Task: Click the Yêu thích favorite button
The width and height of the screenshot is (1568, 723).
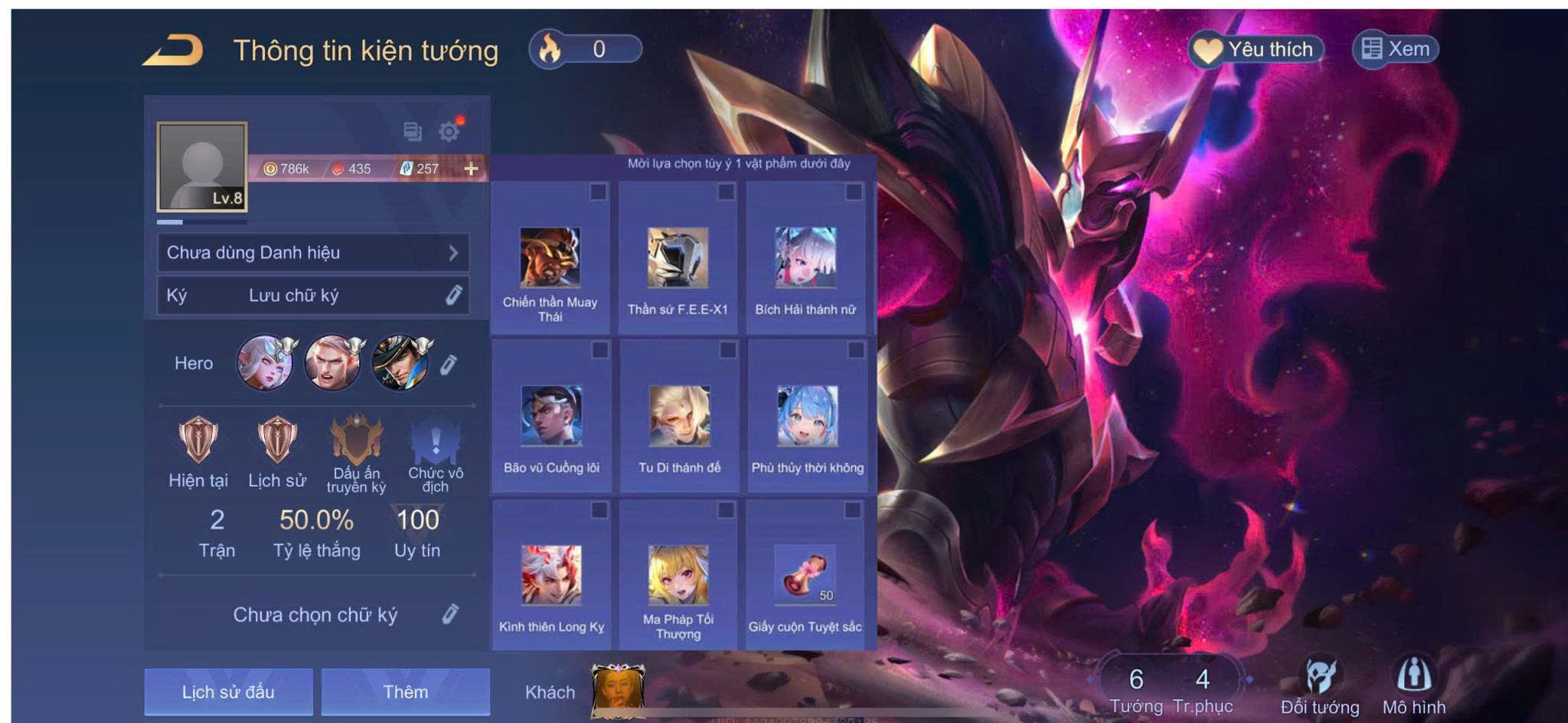Action: (x=1256, y=50)
